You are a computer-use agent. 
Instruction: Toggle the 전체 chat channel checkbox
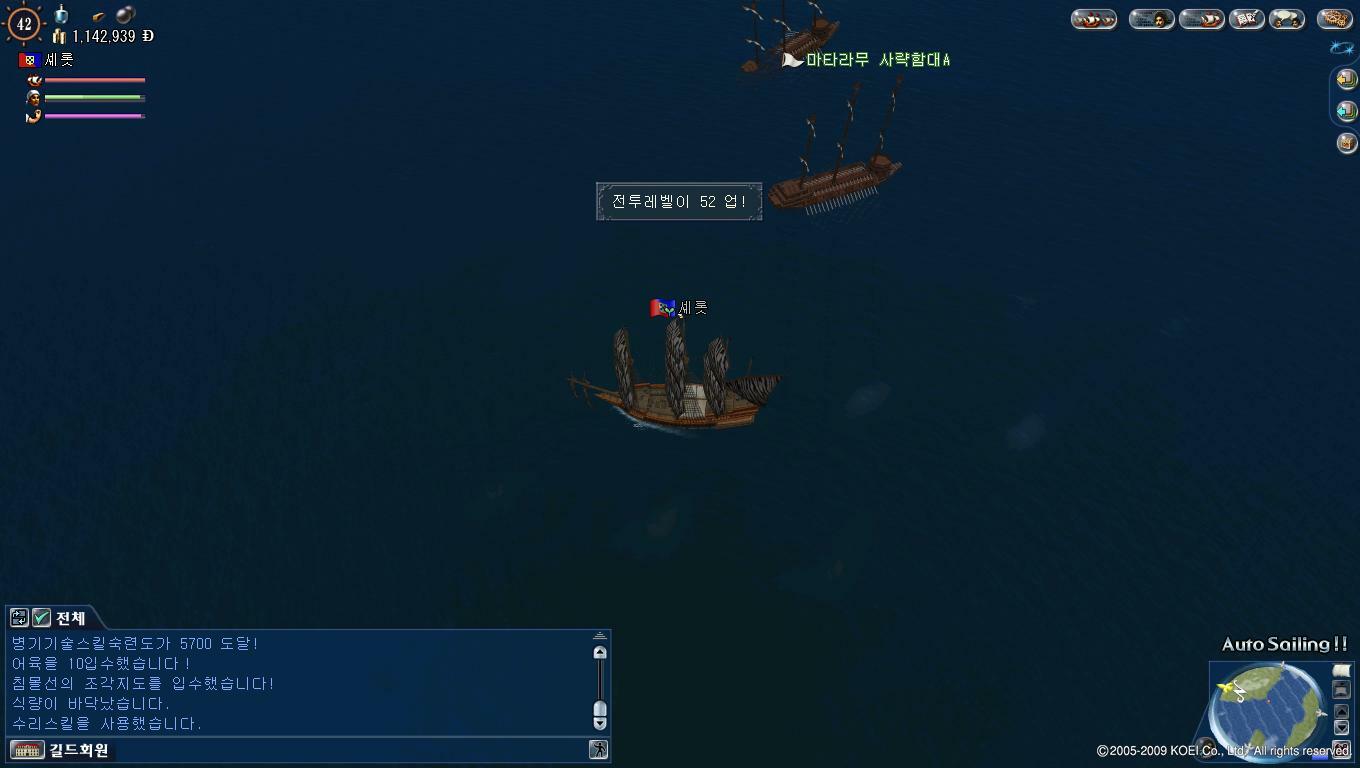[43, 617]
